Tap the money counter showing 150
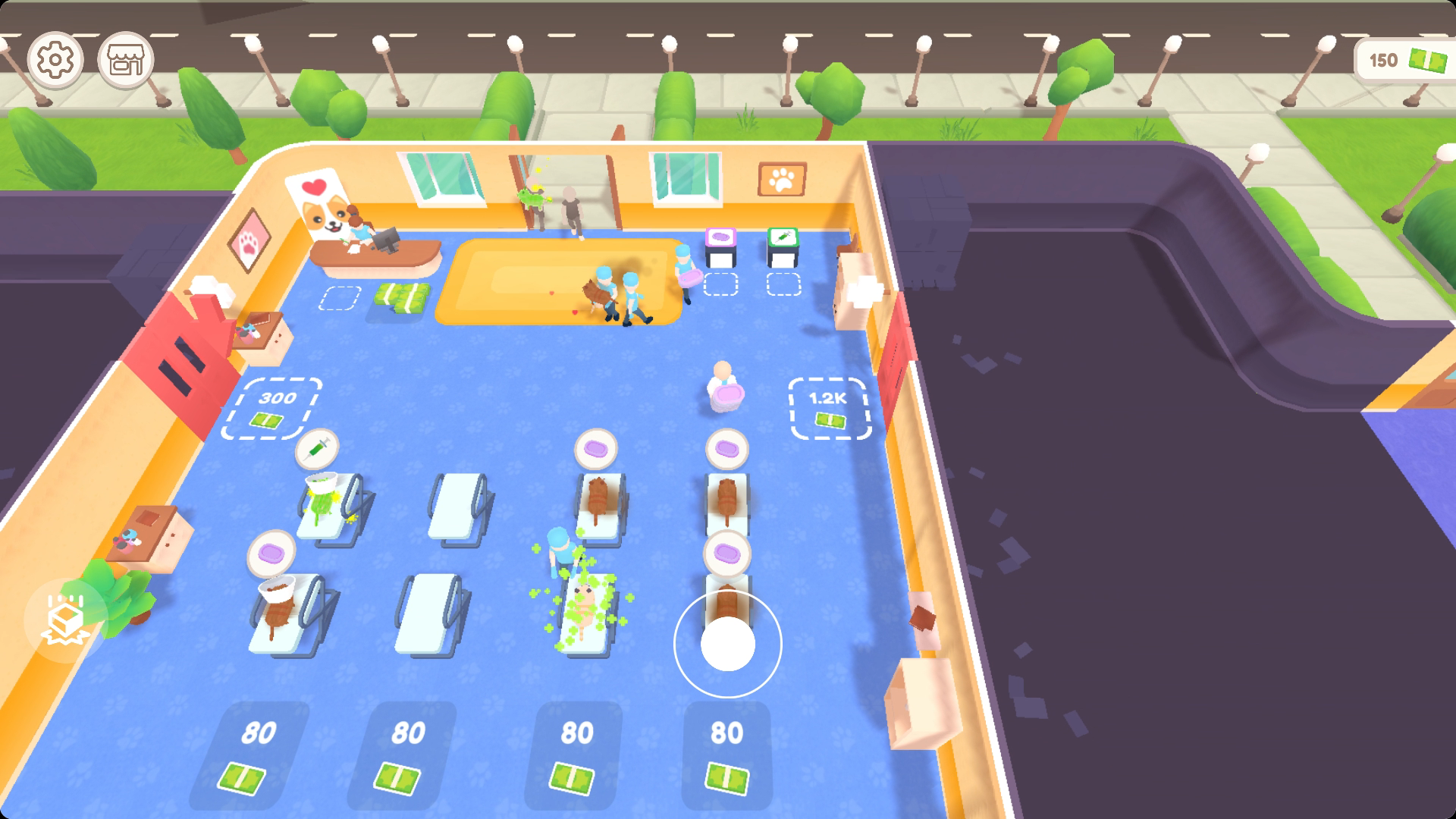Viewport: 1456px width, 819px height. point(1407,59)
